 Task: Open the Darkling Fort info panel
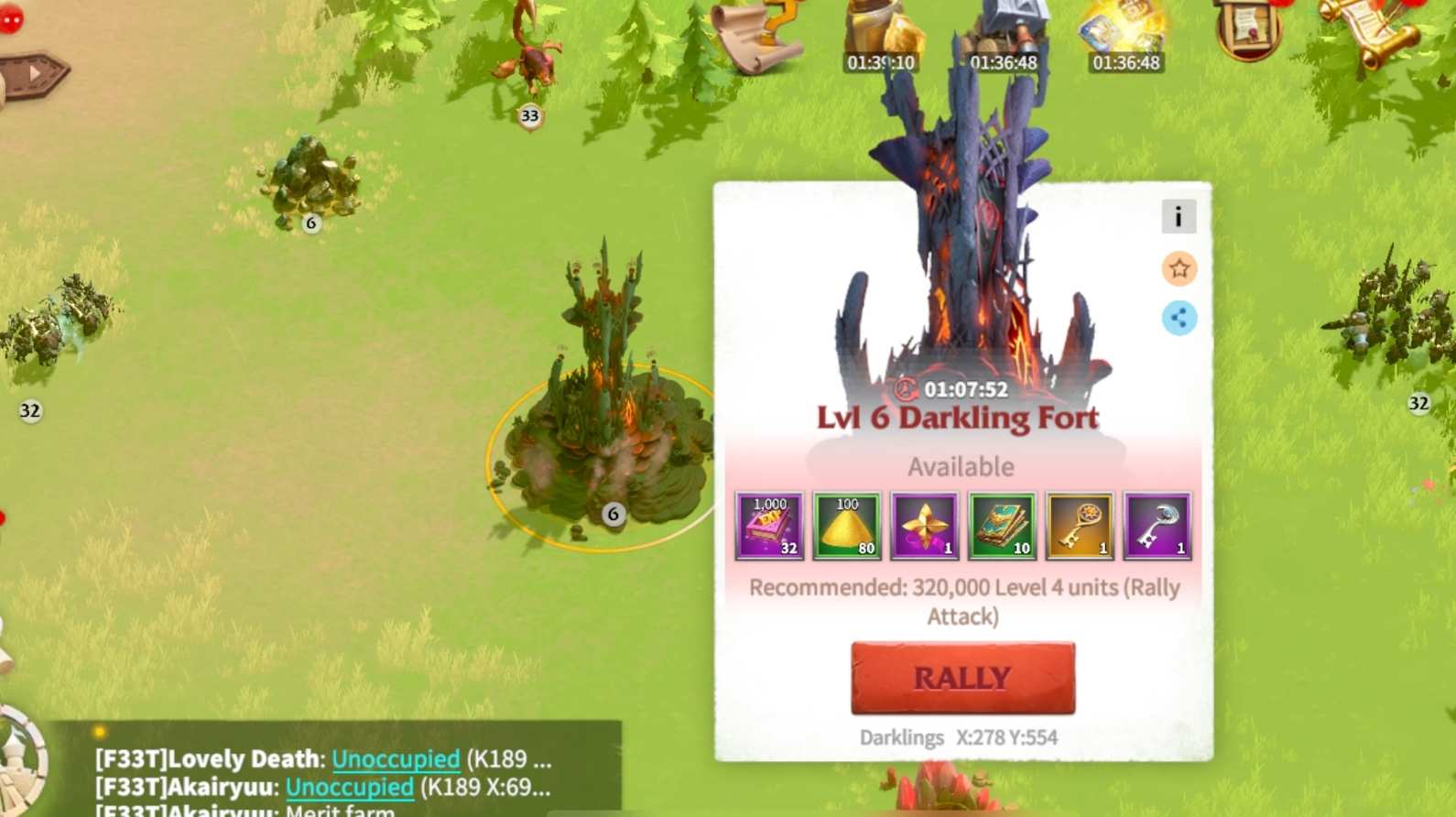point(1179,216)
